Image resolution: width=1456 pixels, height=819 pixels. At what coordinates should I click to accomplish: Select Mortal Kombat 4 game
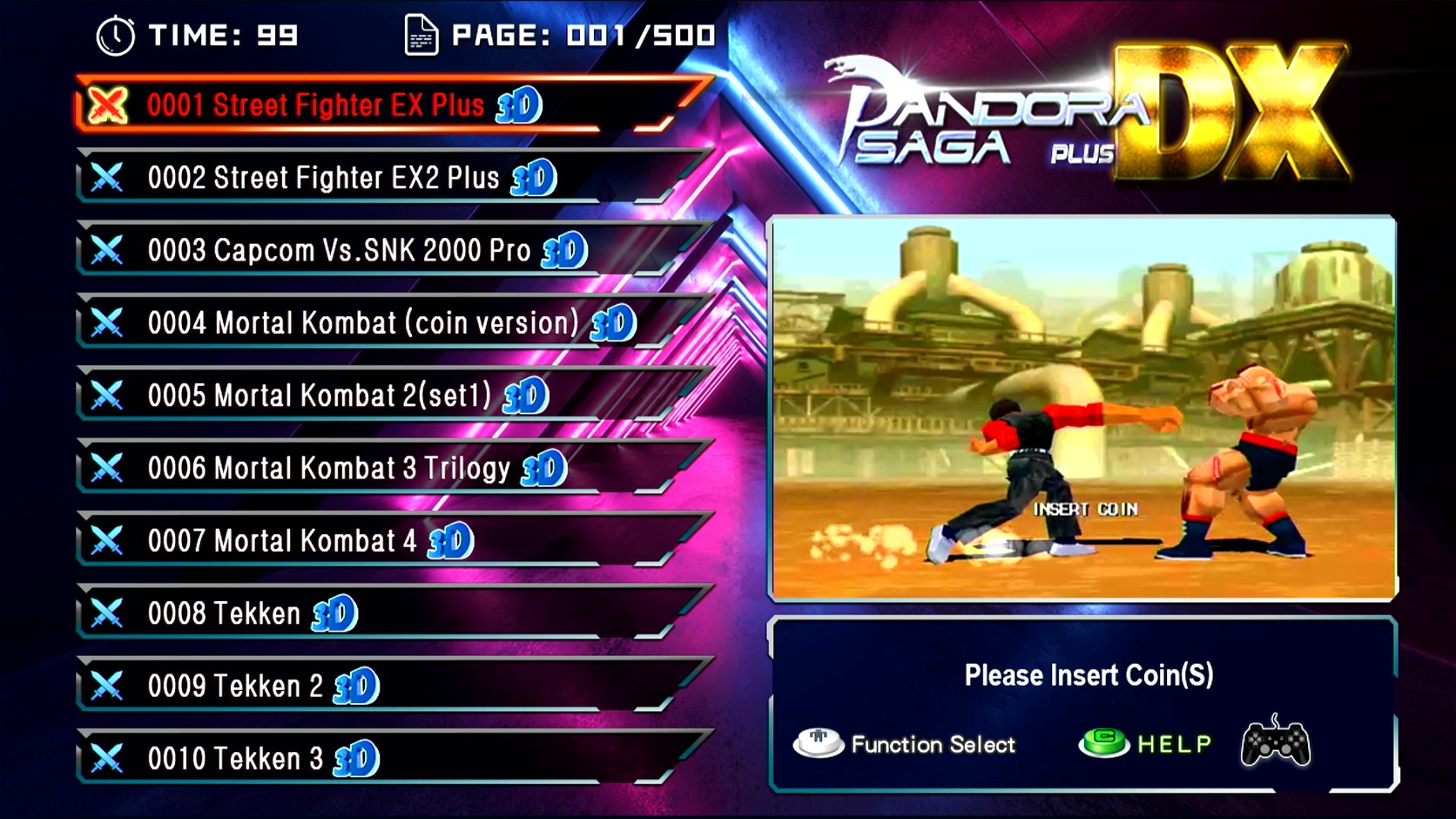282,541
